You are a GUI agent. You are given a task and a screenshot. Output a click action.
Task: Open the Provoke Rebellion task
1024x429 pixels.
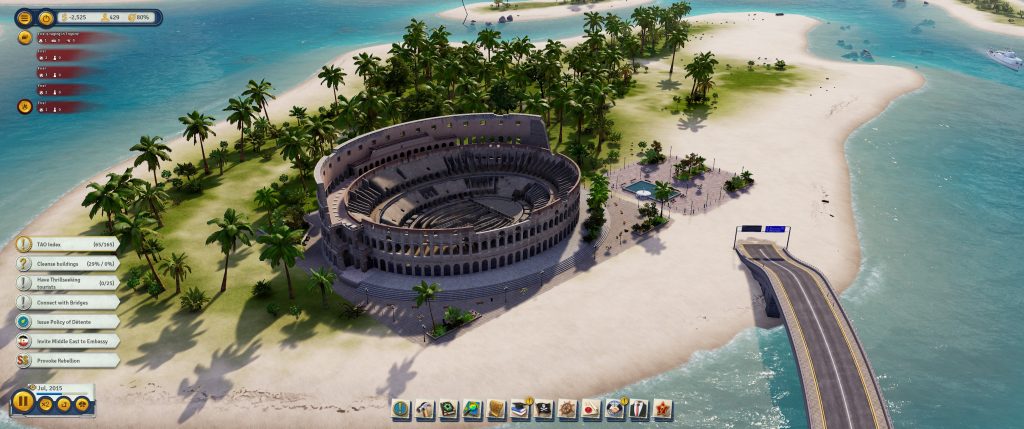[68, 360]
